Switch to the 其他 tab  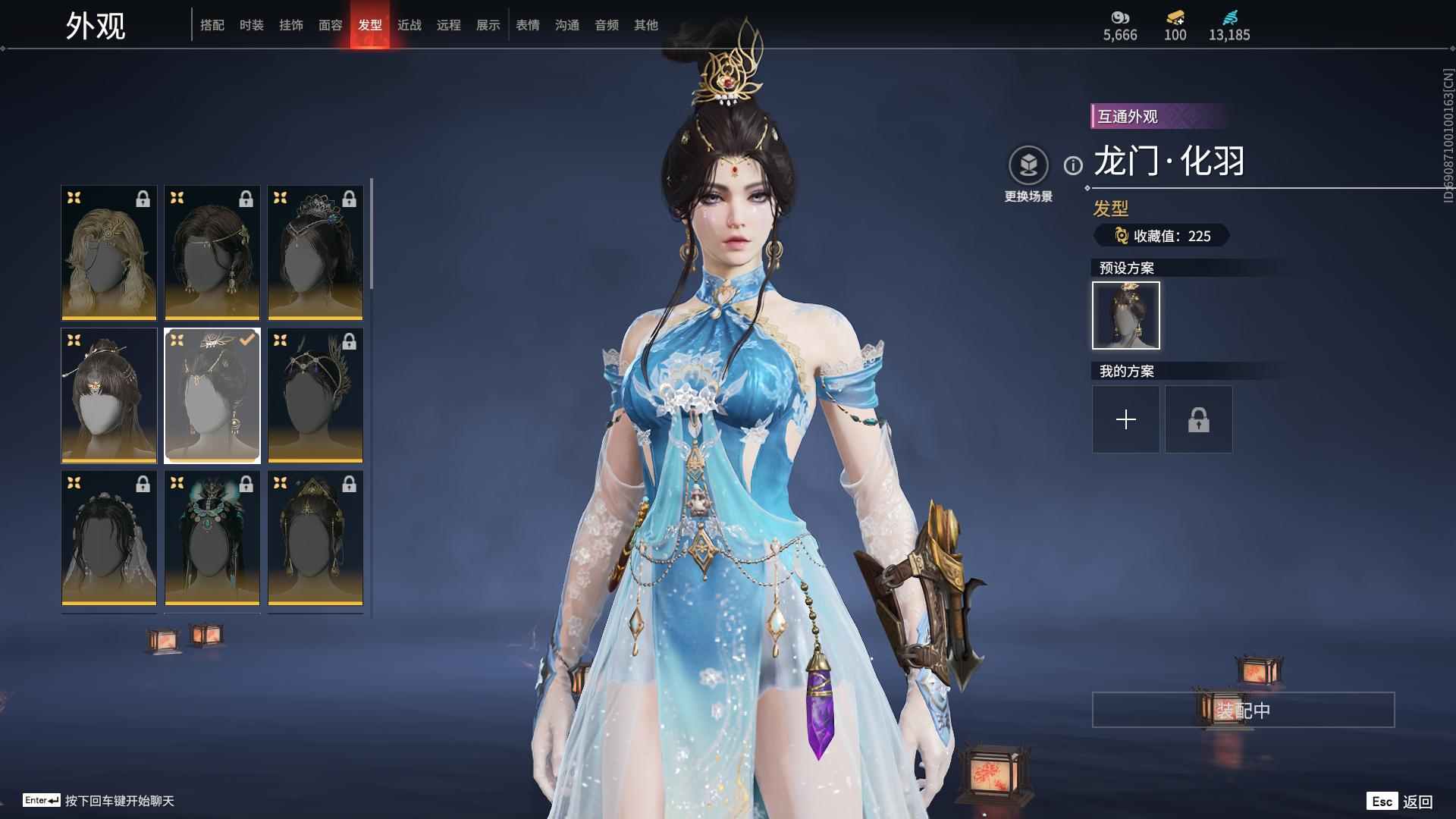pos(646,25)
